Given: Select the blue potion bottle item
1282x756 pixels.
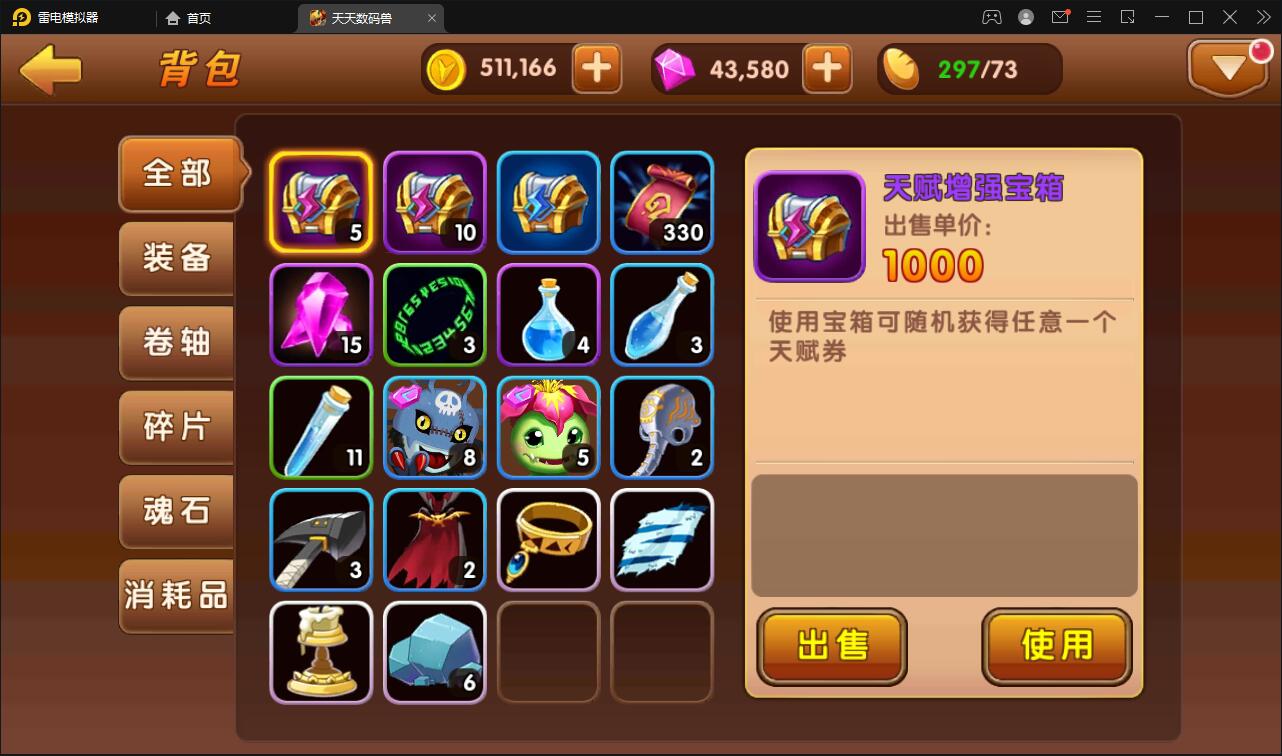Looking at the screenshot, I should (548, 315).
